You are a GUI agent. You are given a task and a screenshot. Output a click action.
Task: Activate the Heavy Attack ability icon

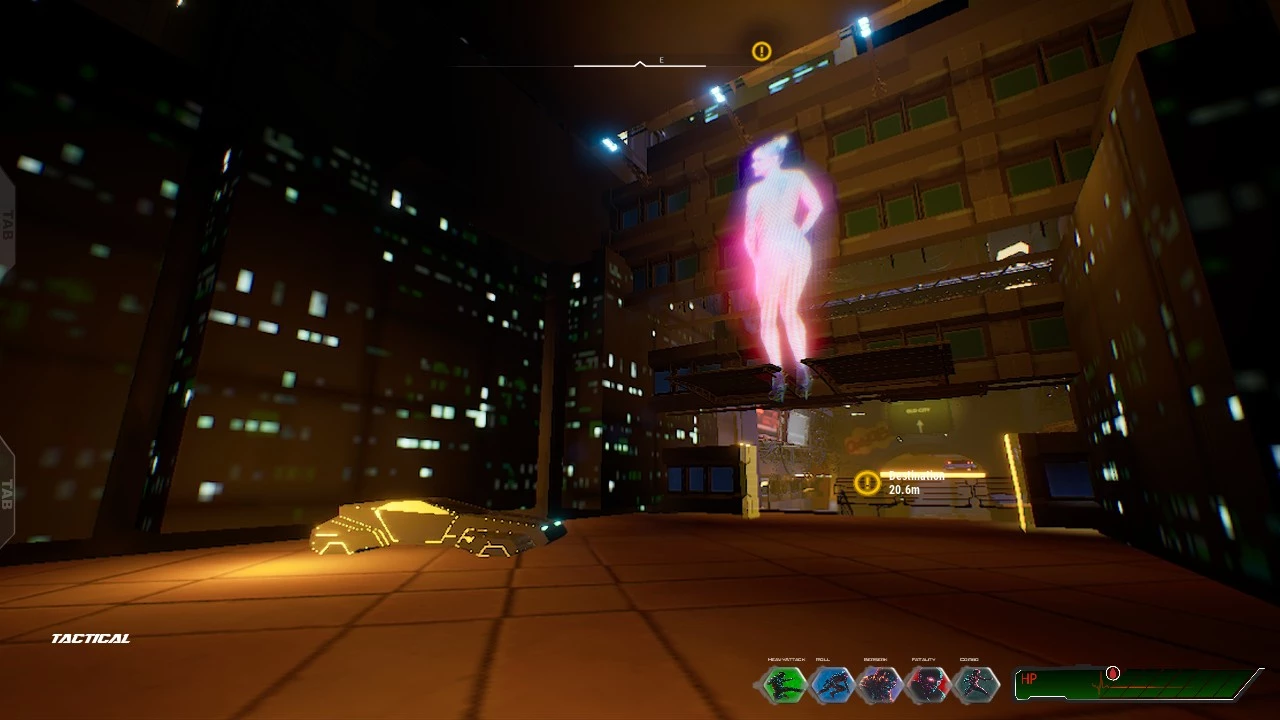(784, 685)
